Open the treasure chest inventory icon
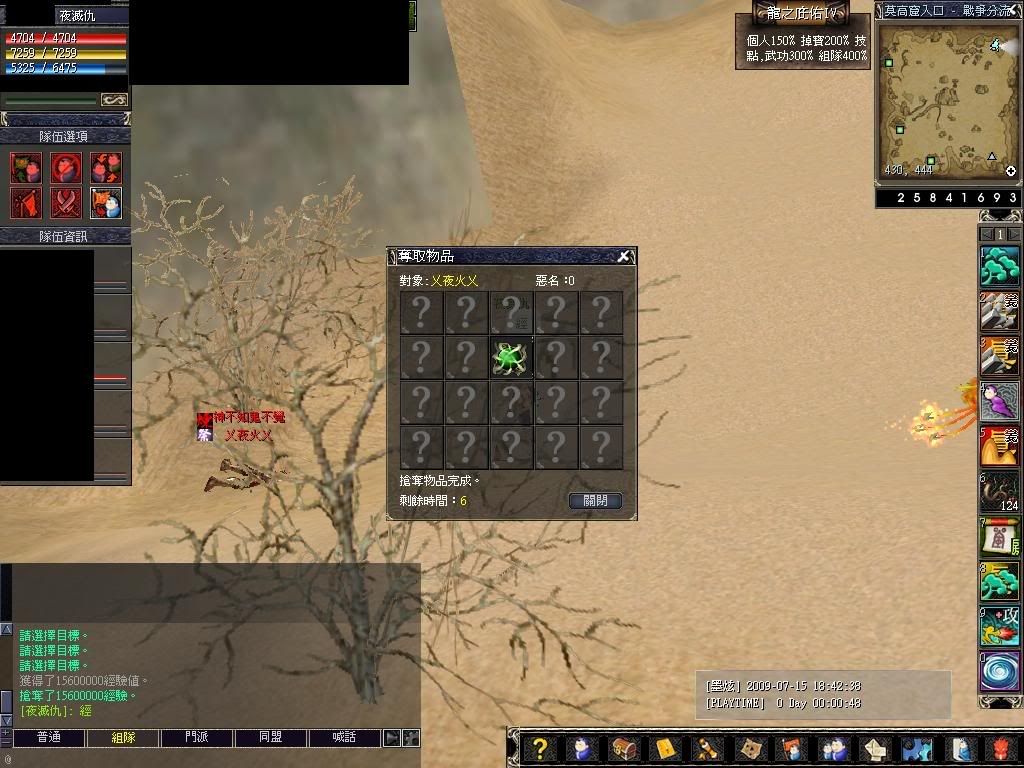Image resolution: width=1024 pixels, height=768 pixels. (x=623, y=749)
